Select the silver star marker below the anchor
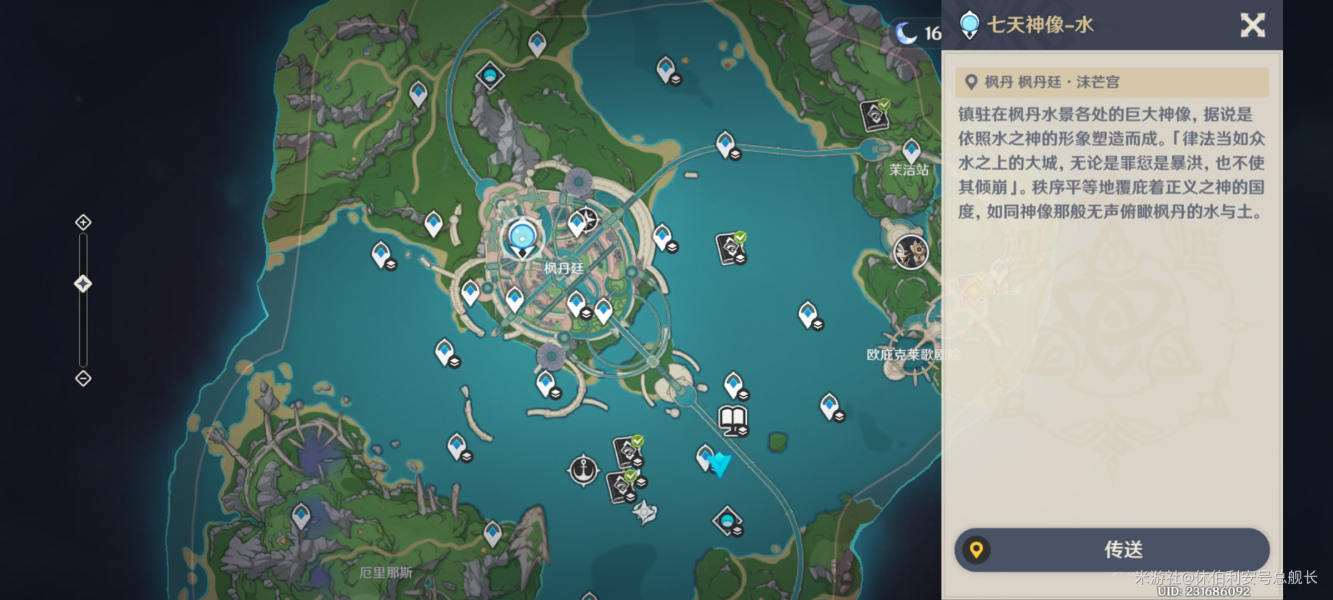Screen dimensions: 1333x600 645,512
